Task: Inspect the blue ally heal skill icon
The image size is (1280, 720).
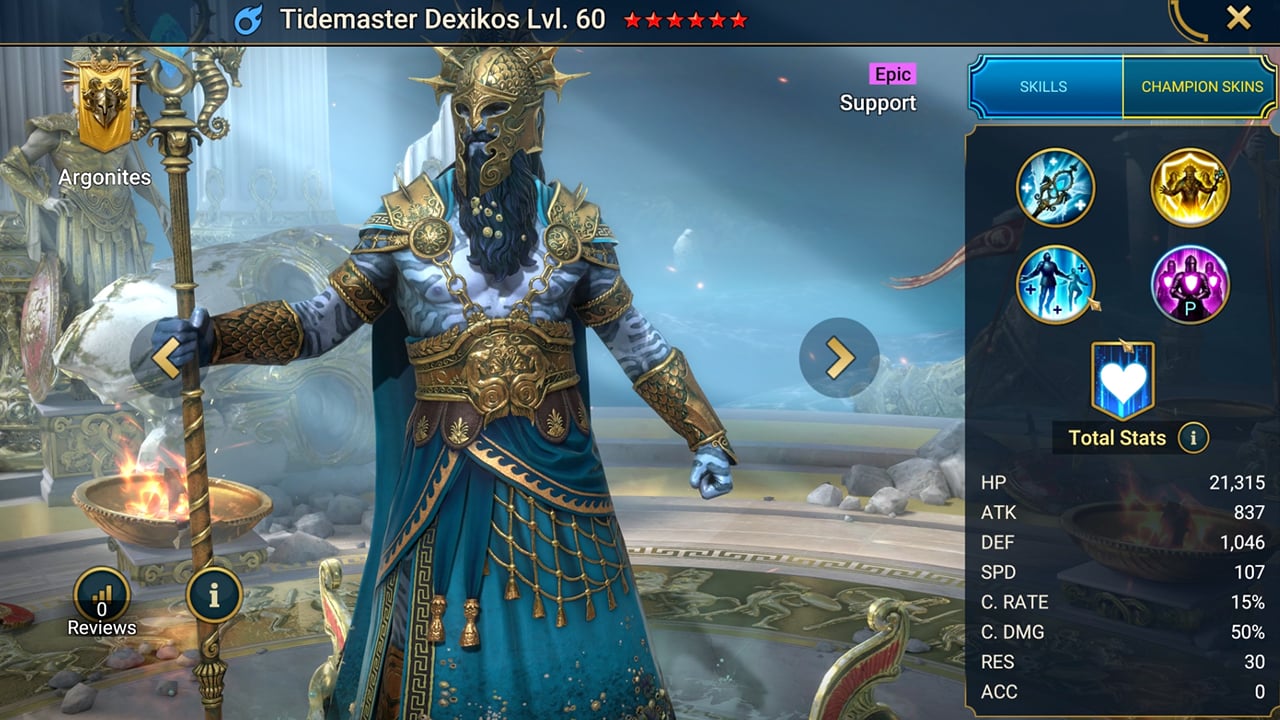Action: click(1056, 284)
